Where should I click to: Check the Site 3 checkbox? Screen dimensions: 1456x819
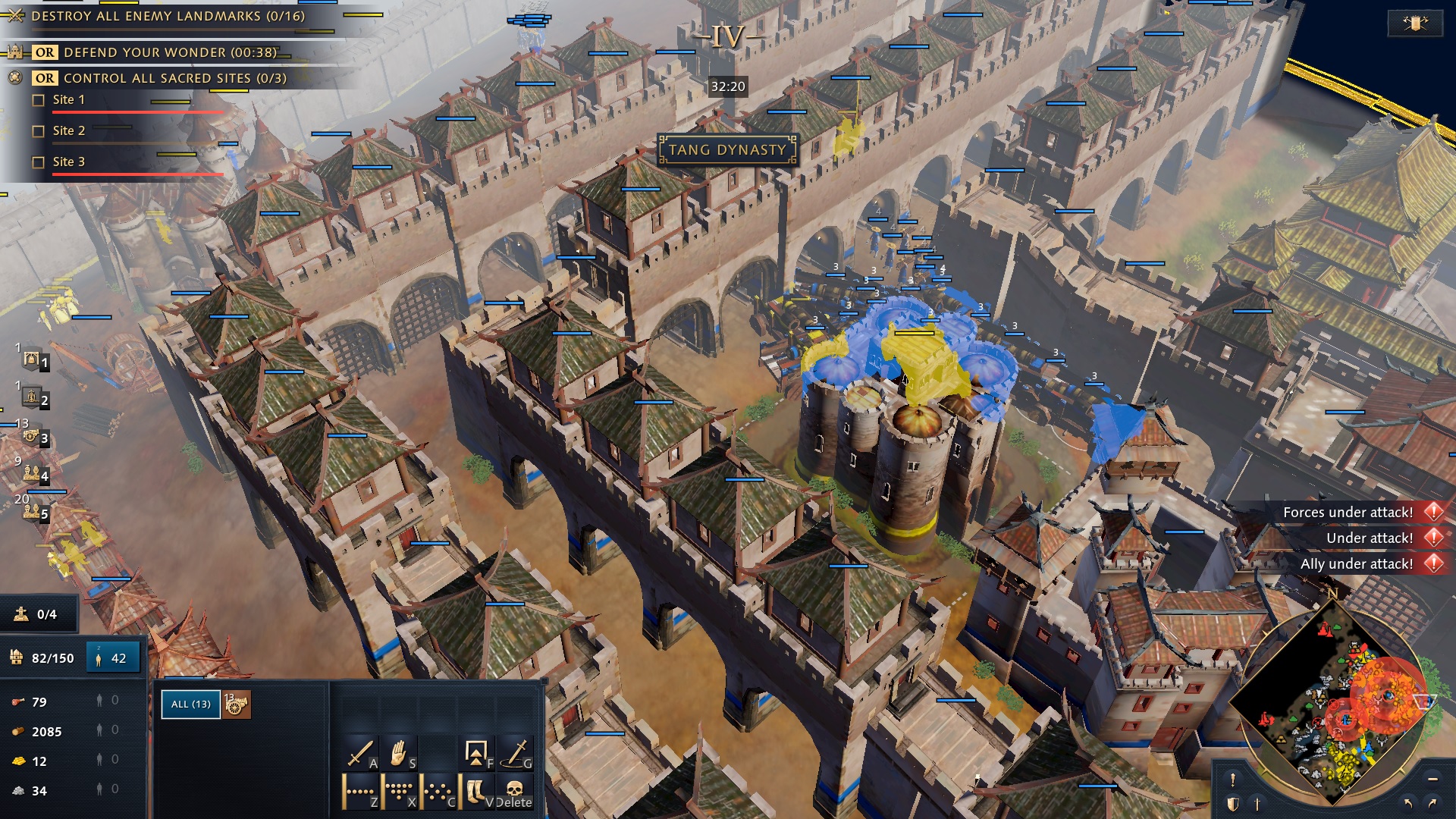tap(39, 162)
